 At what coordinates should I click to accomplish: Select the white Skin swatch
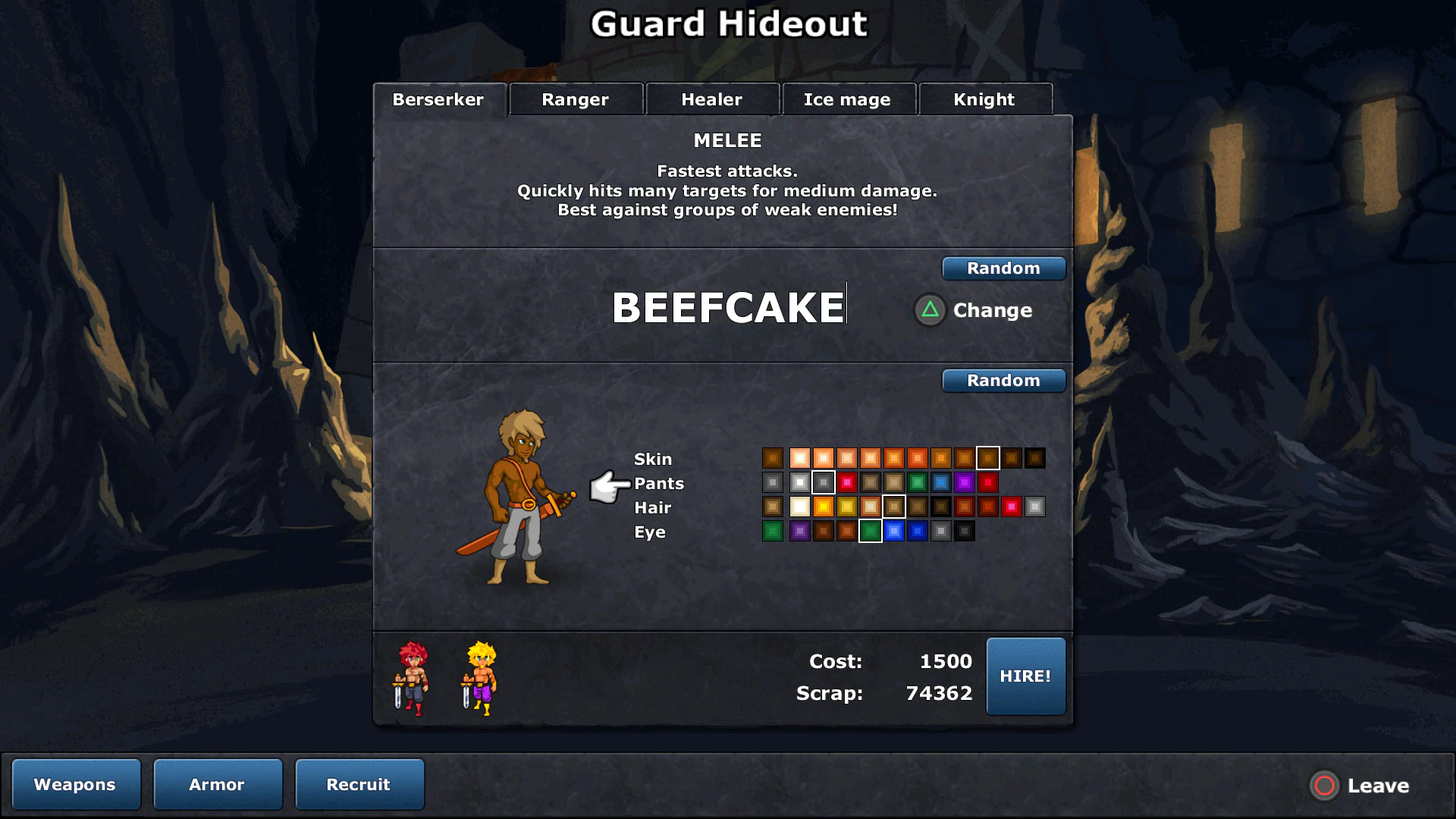pos(799,457)
